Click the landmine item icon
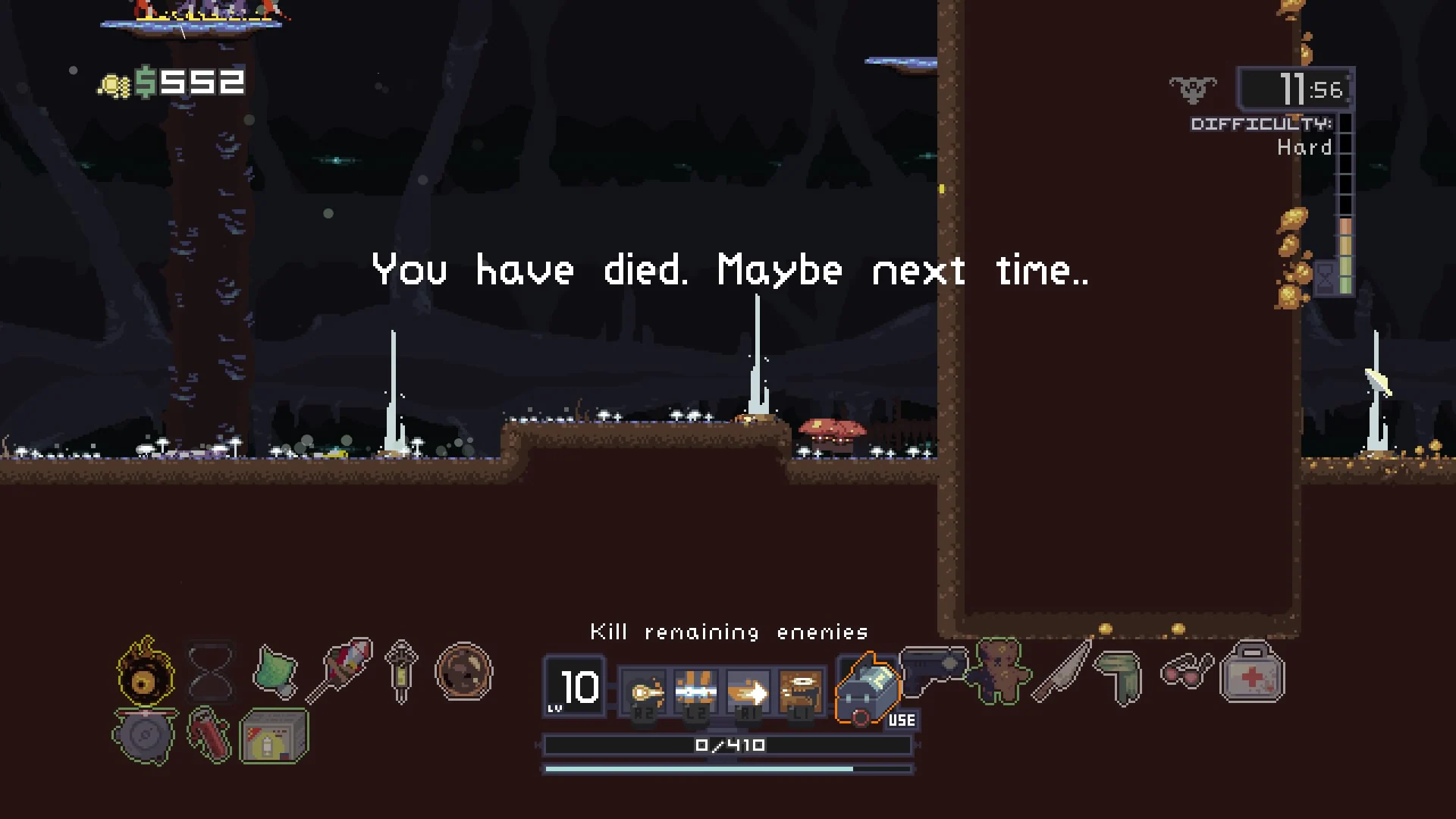This screenshot has width=1456, height=819. tap(144, 734)
